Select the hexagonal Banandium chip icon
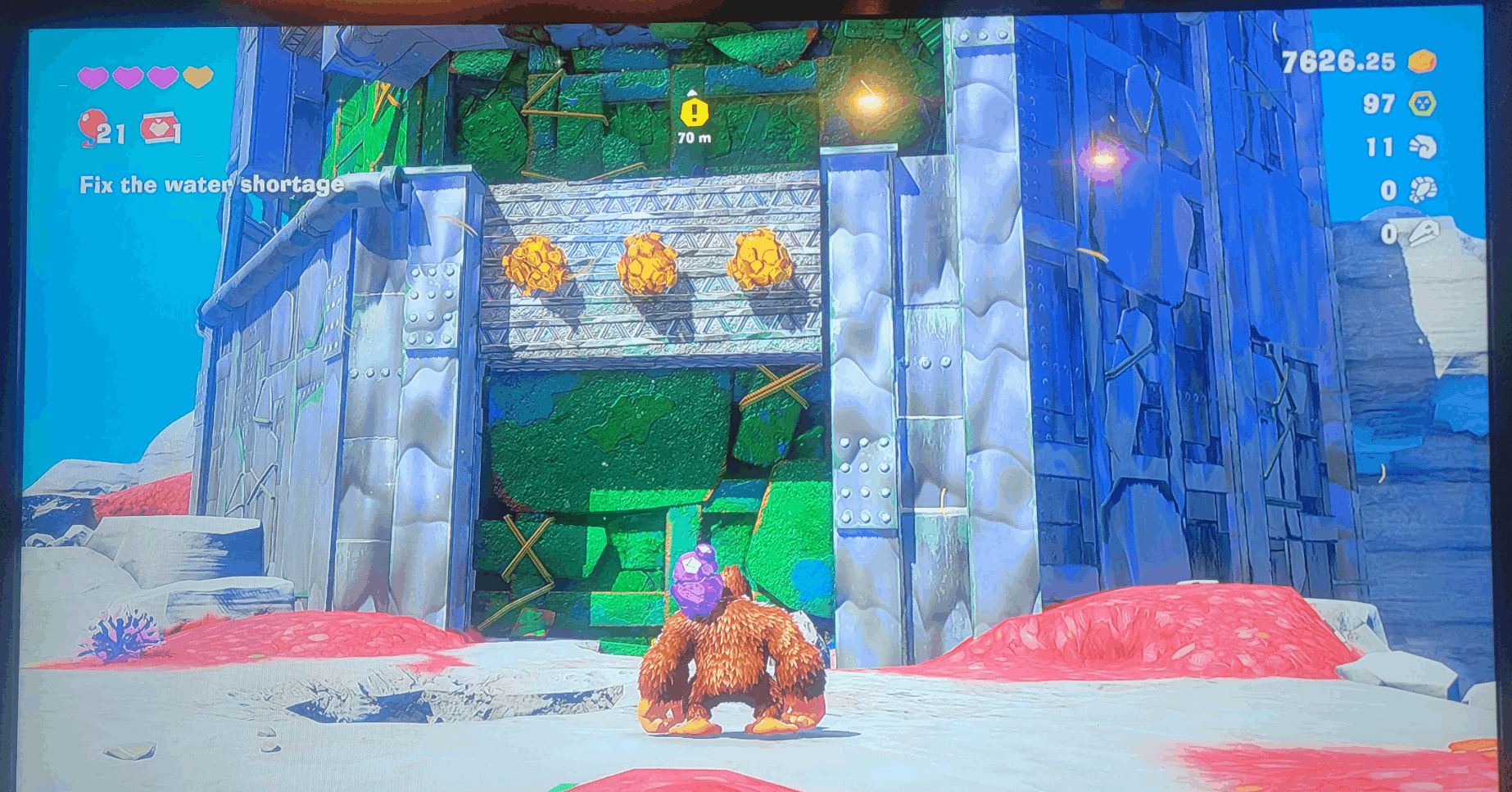Image resolution: width=1512 pixels, height=792 pixels. (1422, 104)
